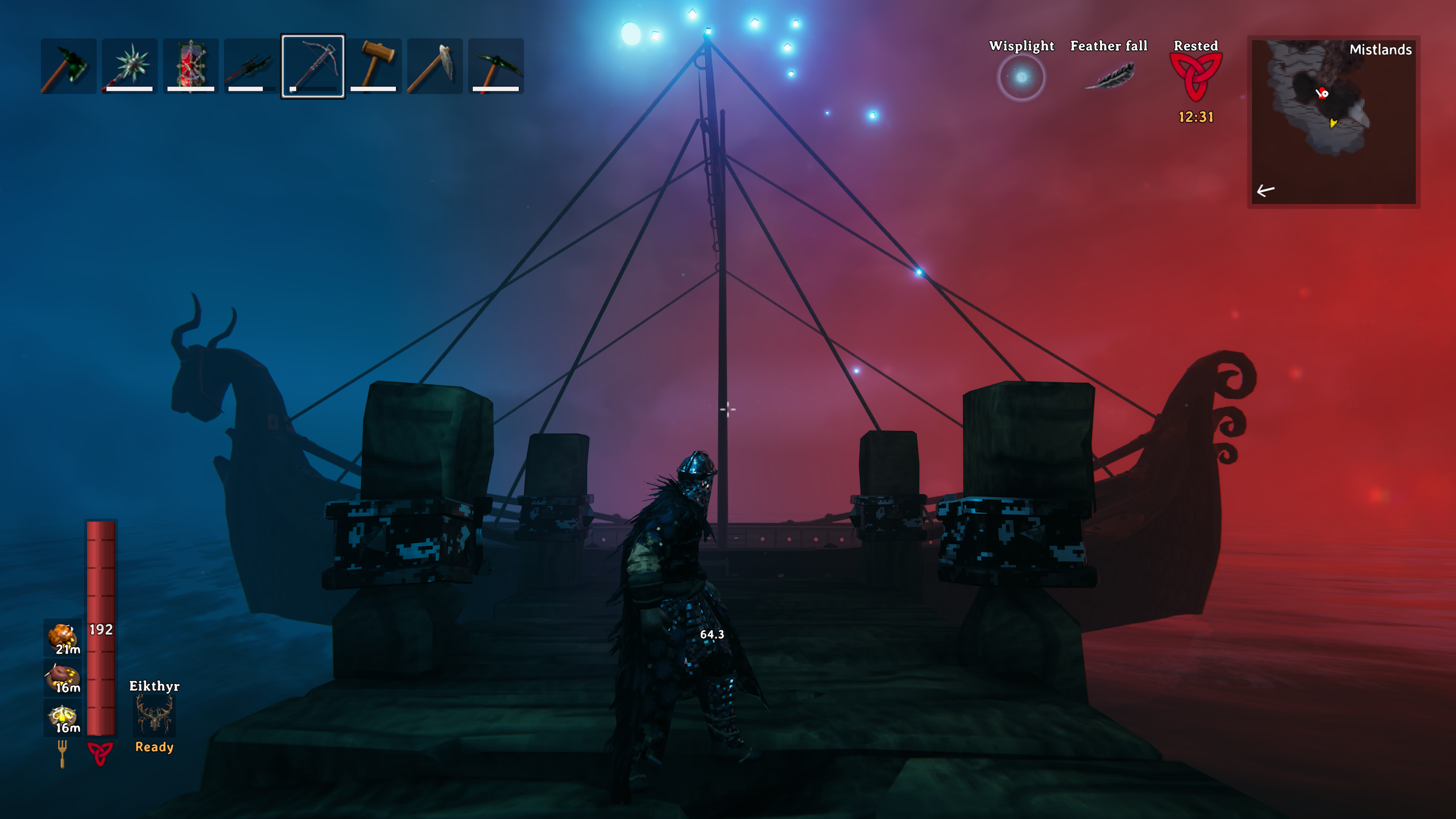Click the Wisplight status effect icon
The image size is (1456, 819).
click(1021, 77)
